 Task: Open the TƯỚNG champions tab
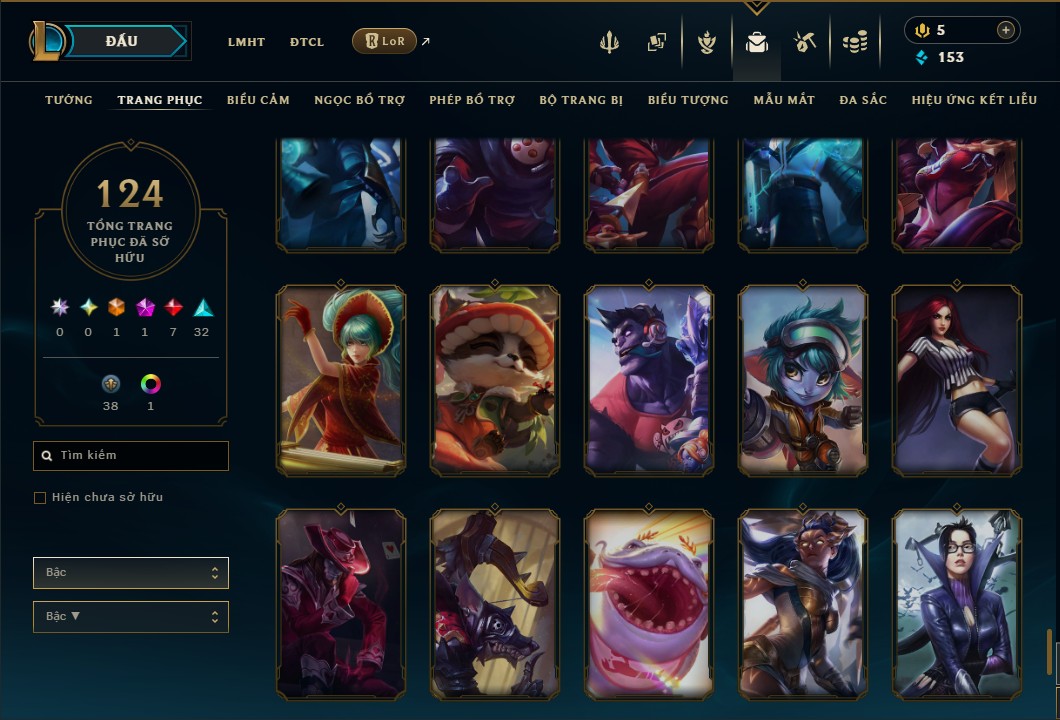[69, 100]
